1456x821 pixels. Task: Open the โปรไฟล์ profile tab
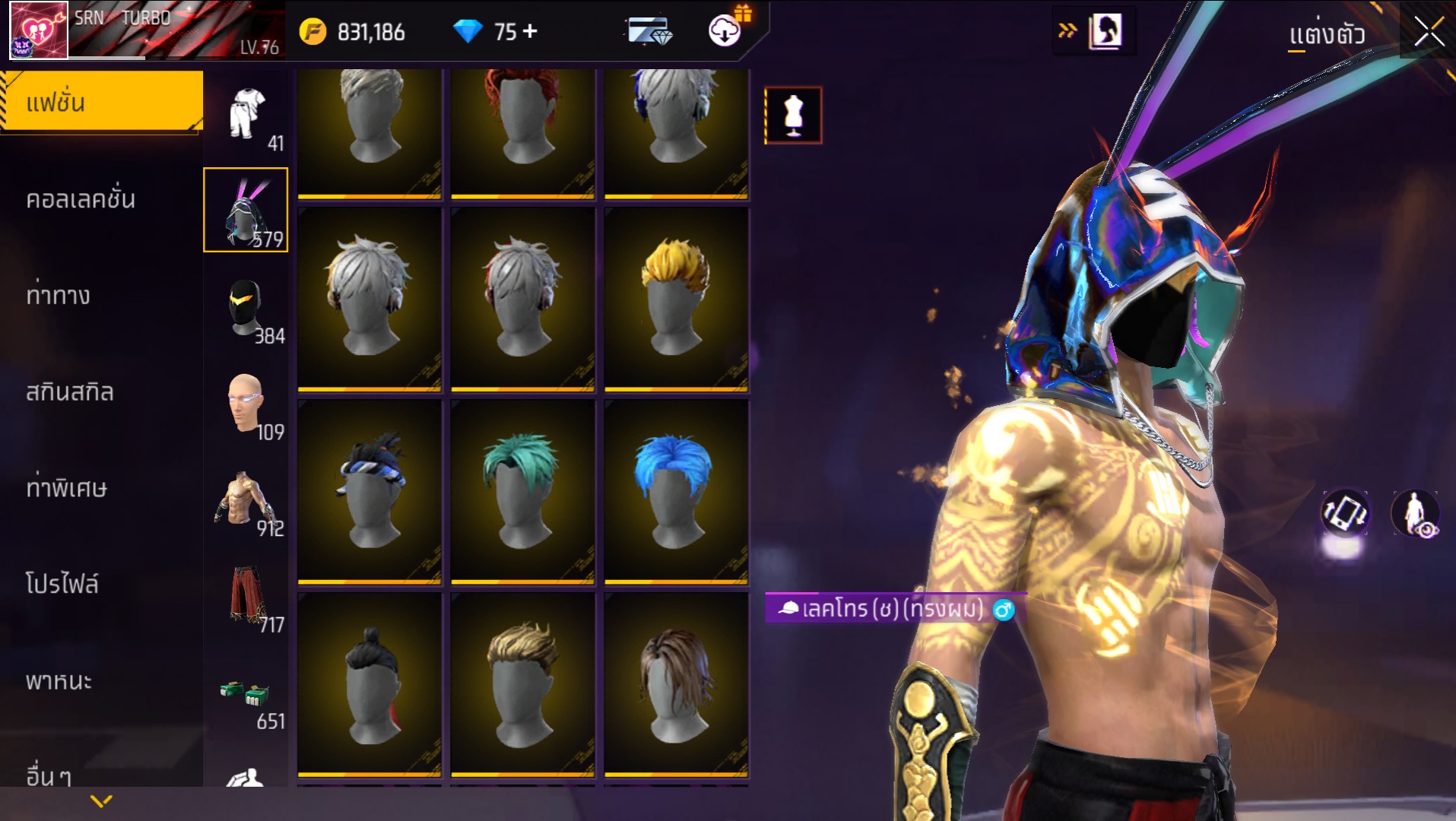[x=62, y=584]
